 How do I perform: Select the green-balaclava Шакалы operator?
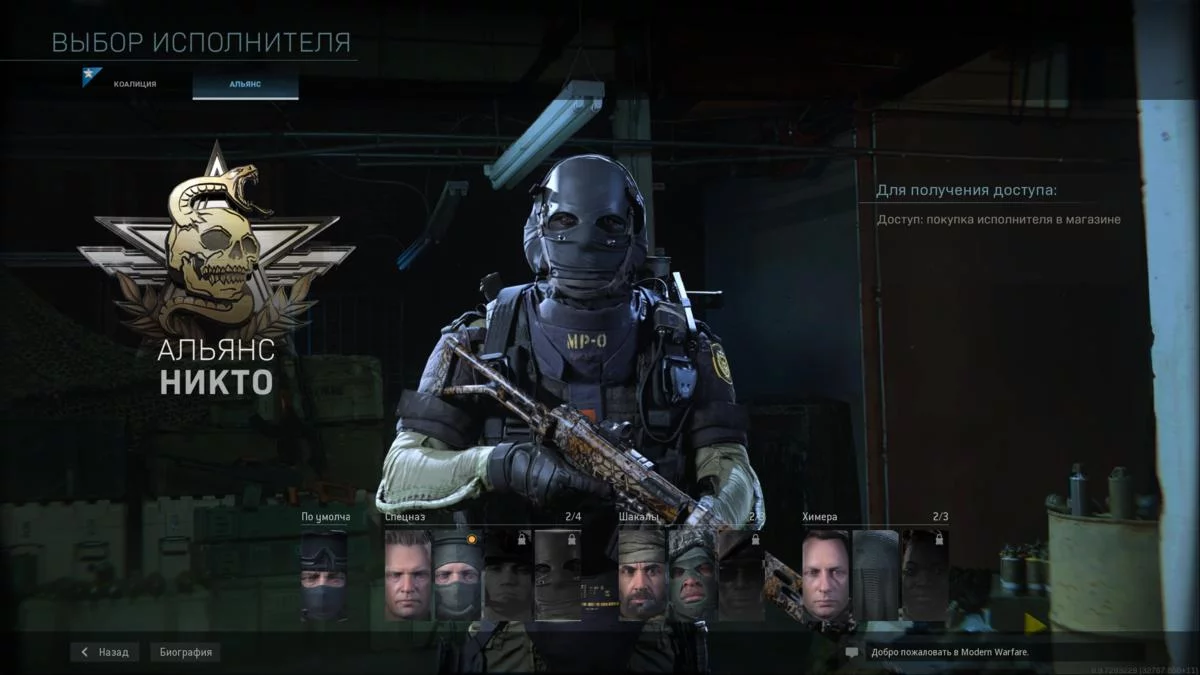692,575
